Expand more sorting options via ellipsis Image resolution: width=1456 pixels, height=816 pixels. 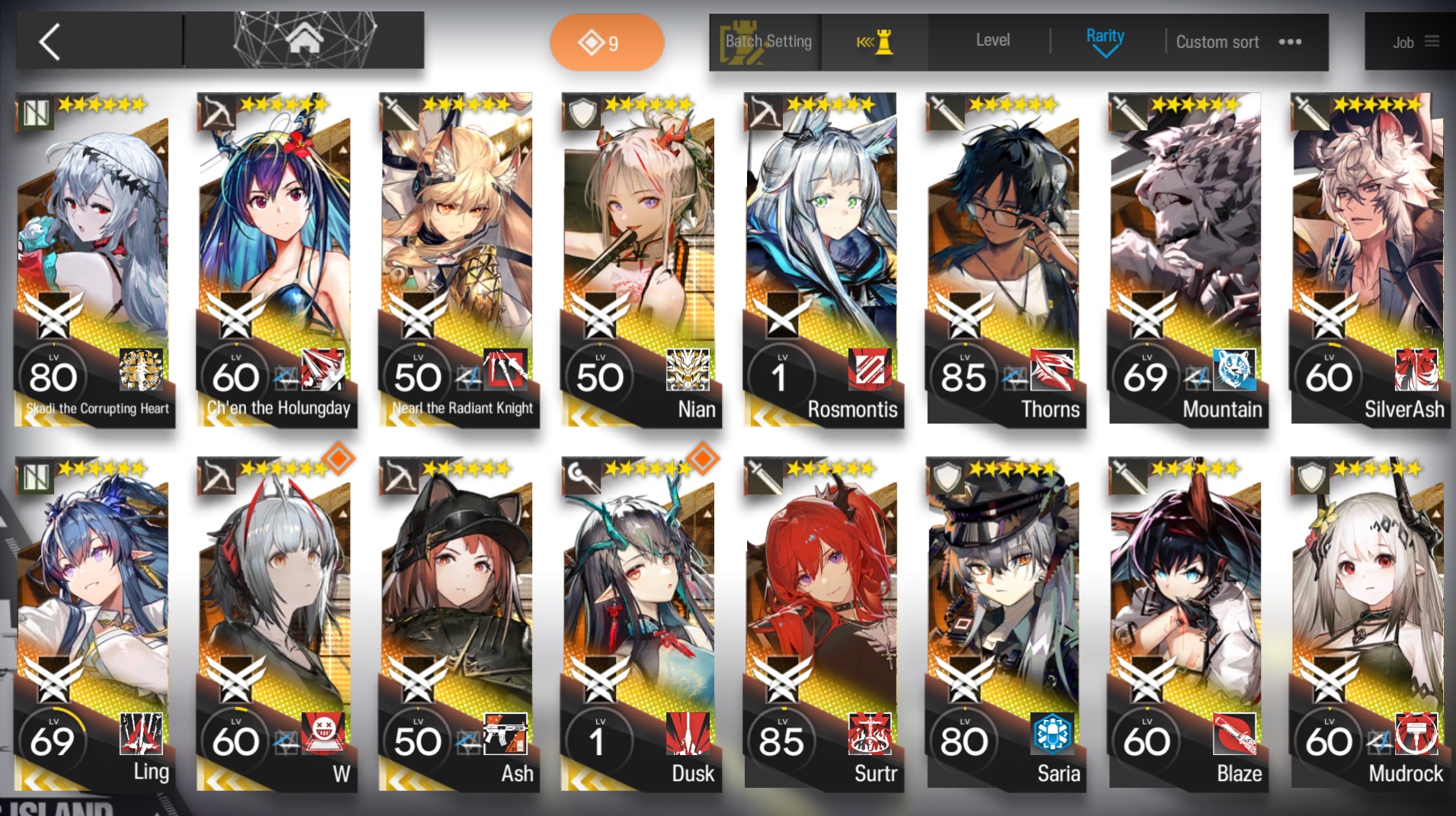click(x=1290, y=43)
